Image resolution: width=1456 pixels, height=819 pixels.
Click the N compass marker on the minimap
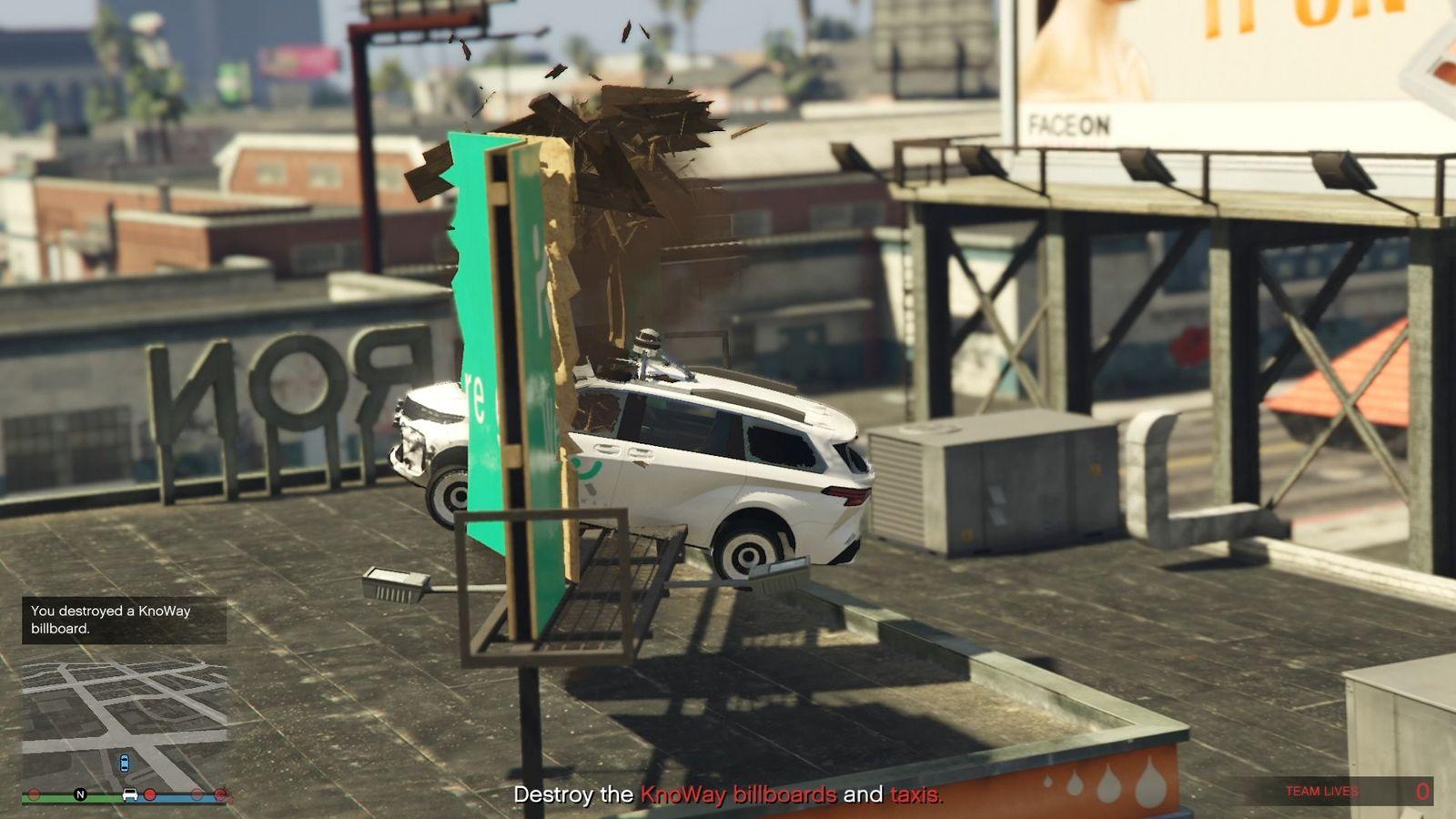tap(79, 794)
